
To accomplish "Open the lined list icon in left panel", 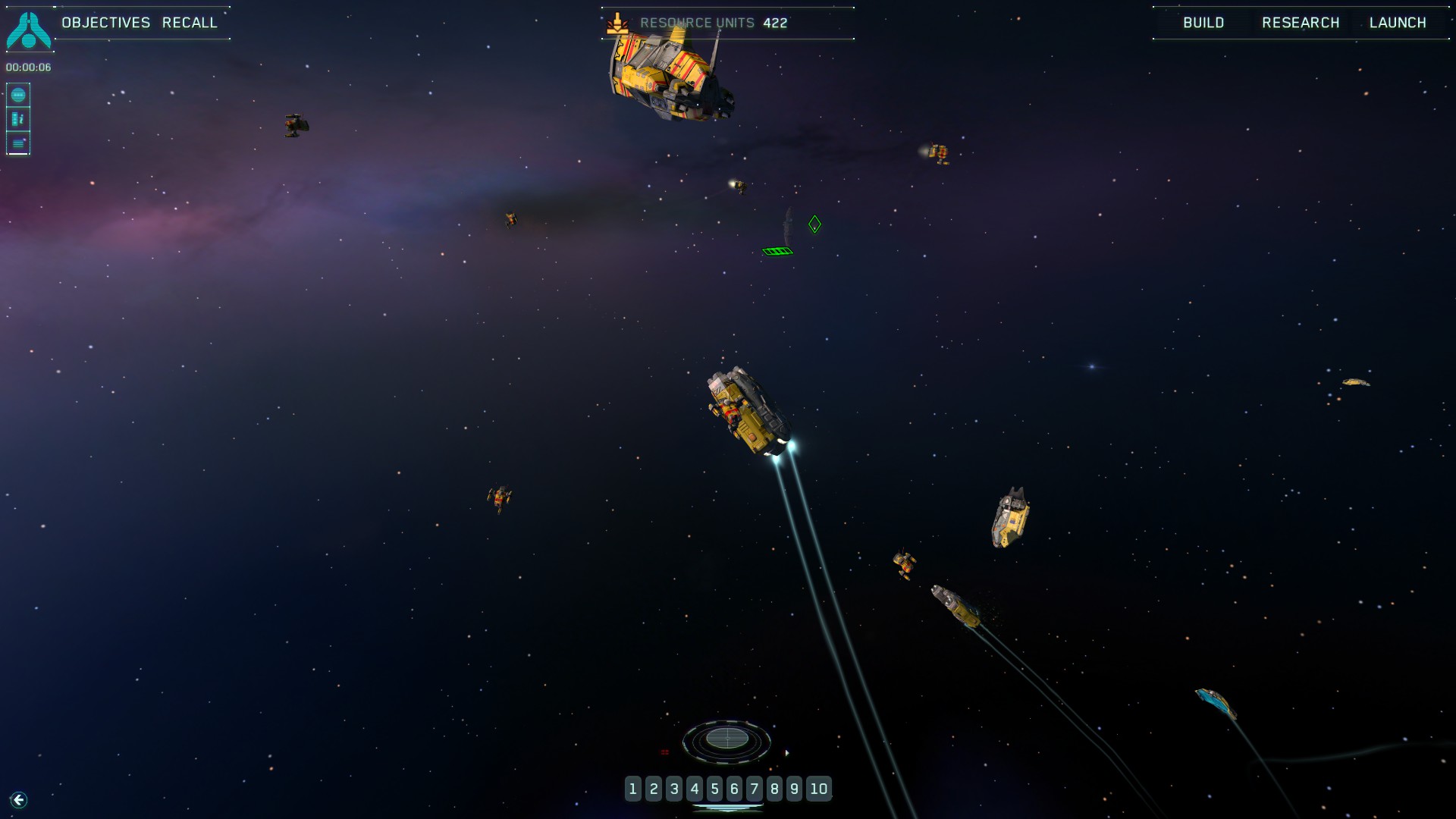I will (18, 143).
